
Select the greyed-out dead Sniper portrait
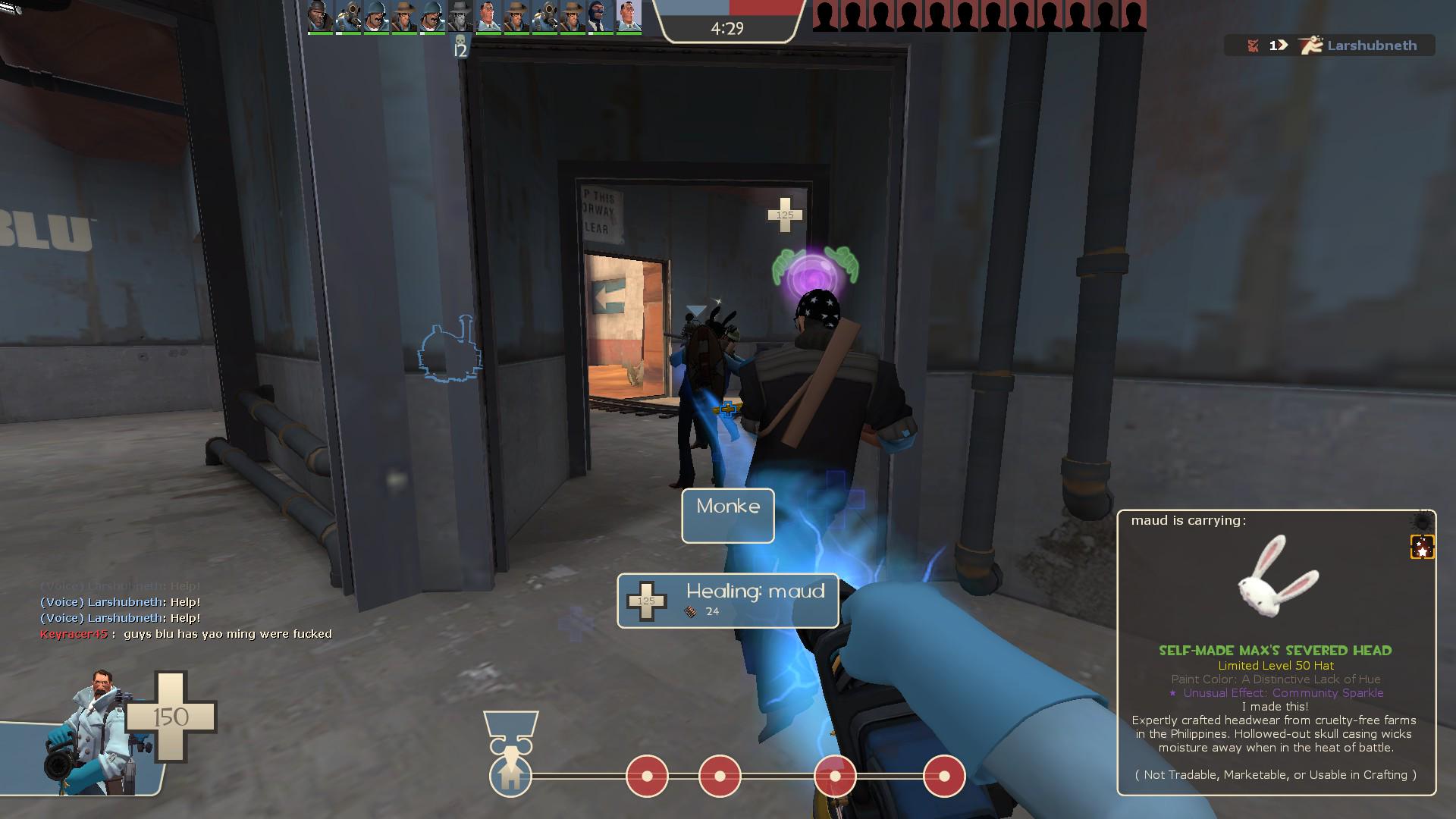point(460,17)
